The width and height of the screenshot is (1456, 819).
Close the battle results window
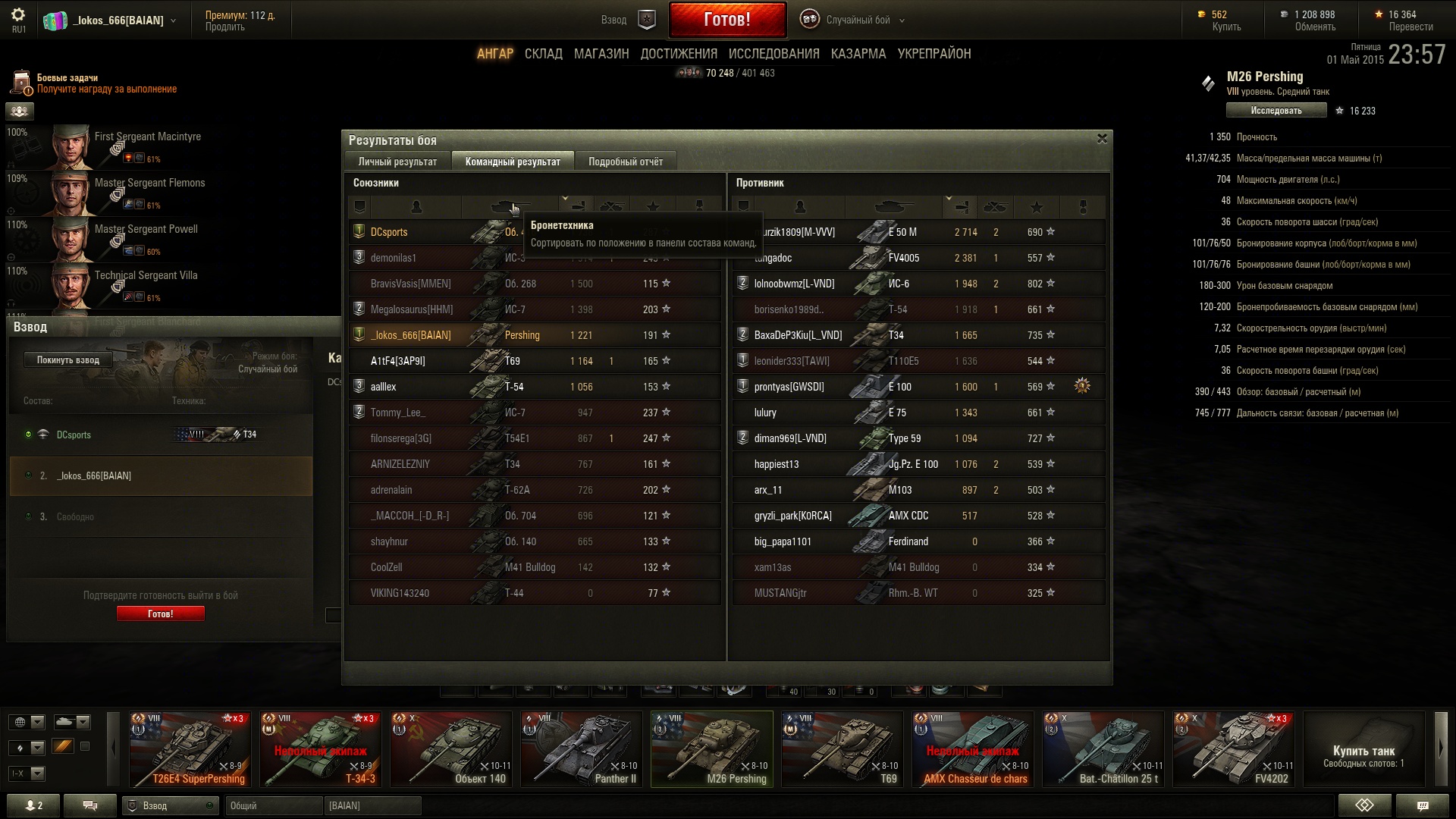click(x=1102, y=139)
